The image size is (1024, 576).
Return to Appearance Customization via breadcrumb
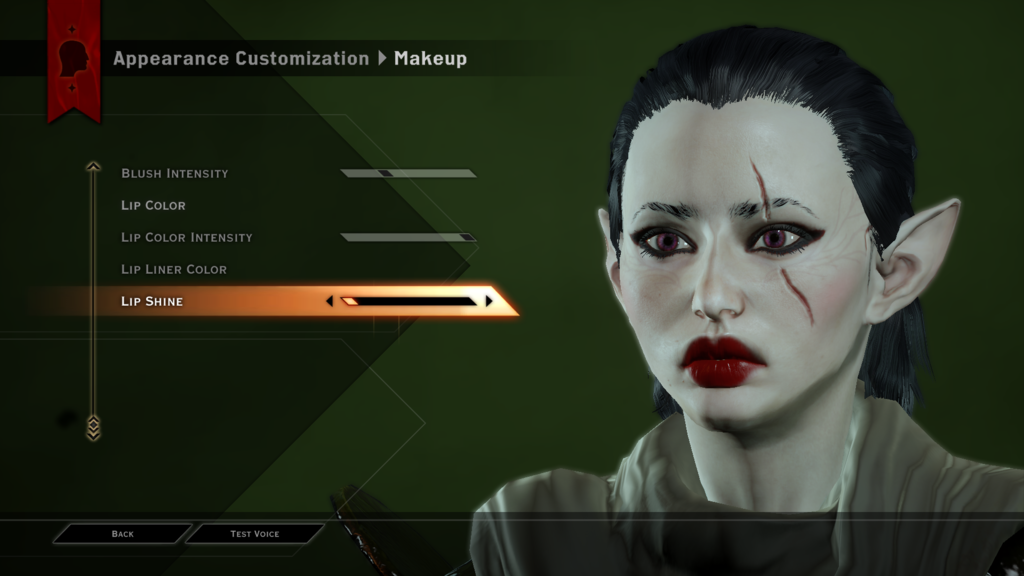(241, 59)
